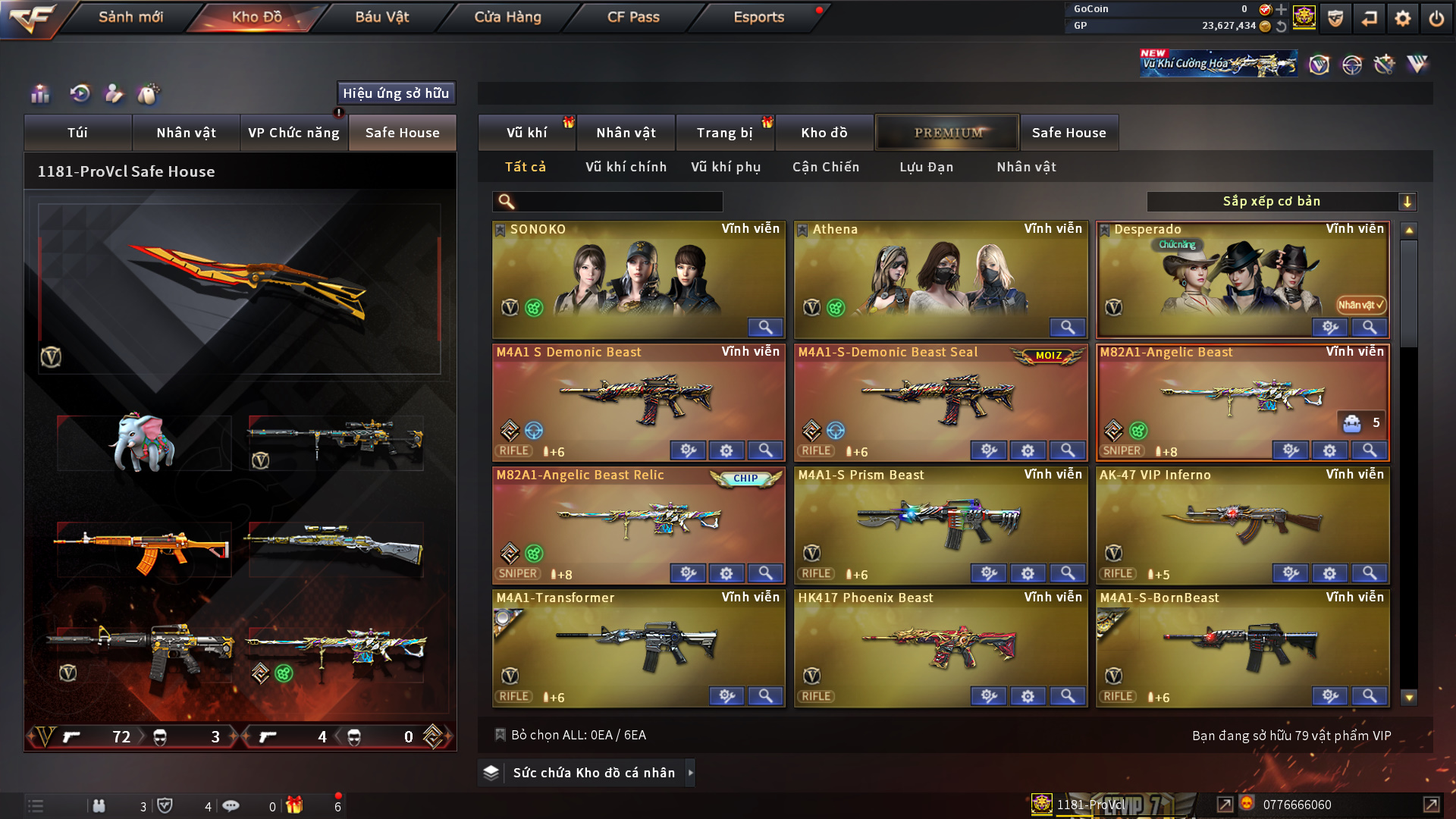Open the Esports menu

pos(758,17)
